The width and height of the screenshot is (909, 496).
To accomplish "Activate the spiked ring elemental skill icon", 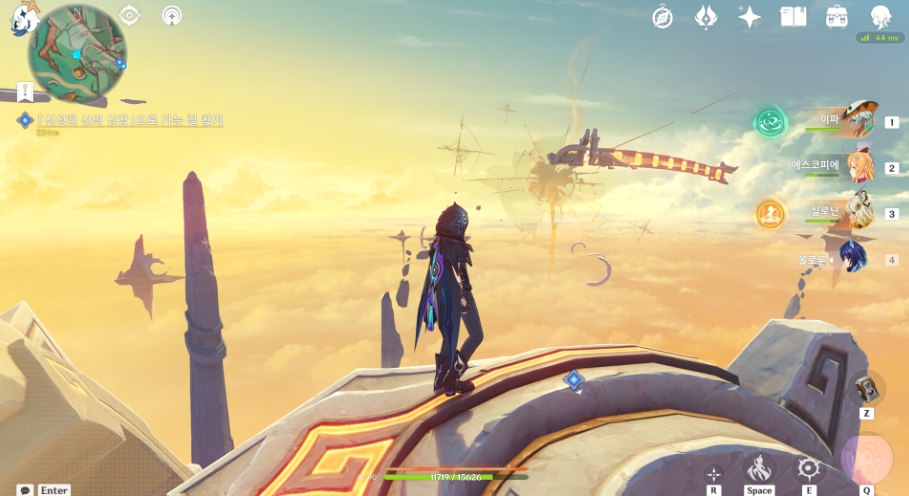I will (x=808, y=468).
